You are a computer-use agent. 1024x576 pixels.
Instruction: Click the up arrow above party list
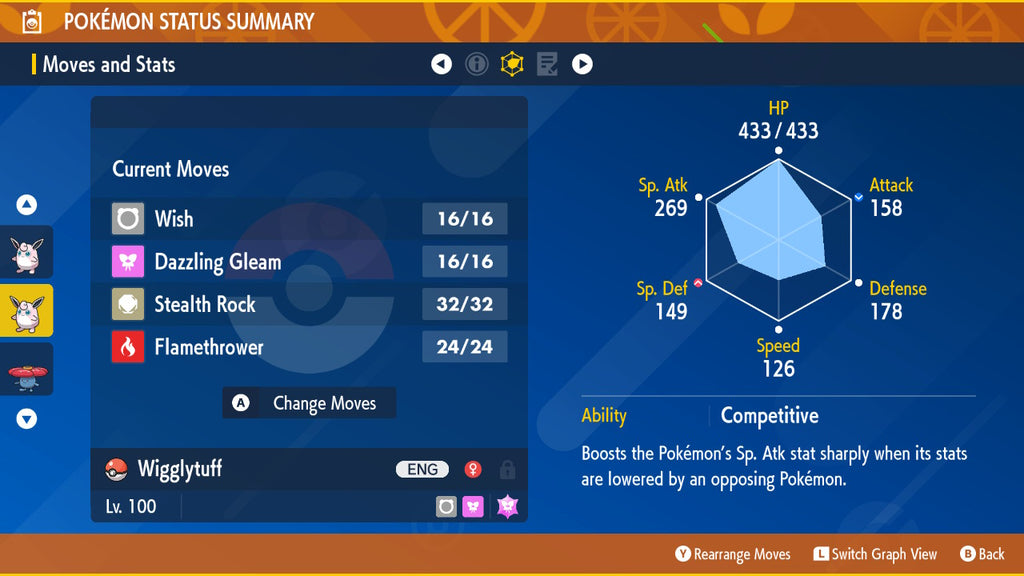pos(27,205)
